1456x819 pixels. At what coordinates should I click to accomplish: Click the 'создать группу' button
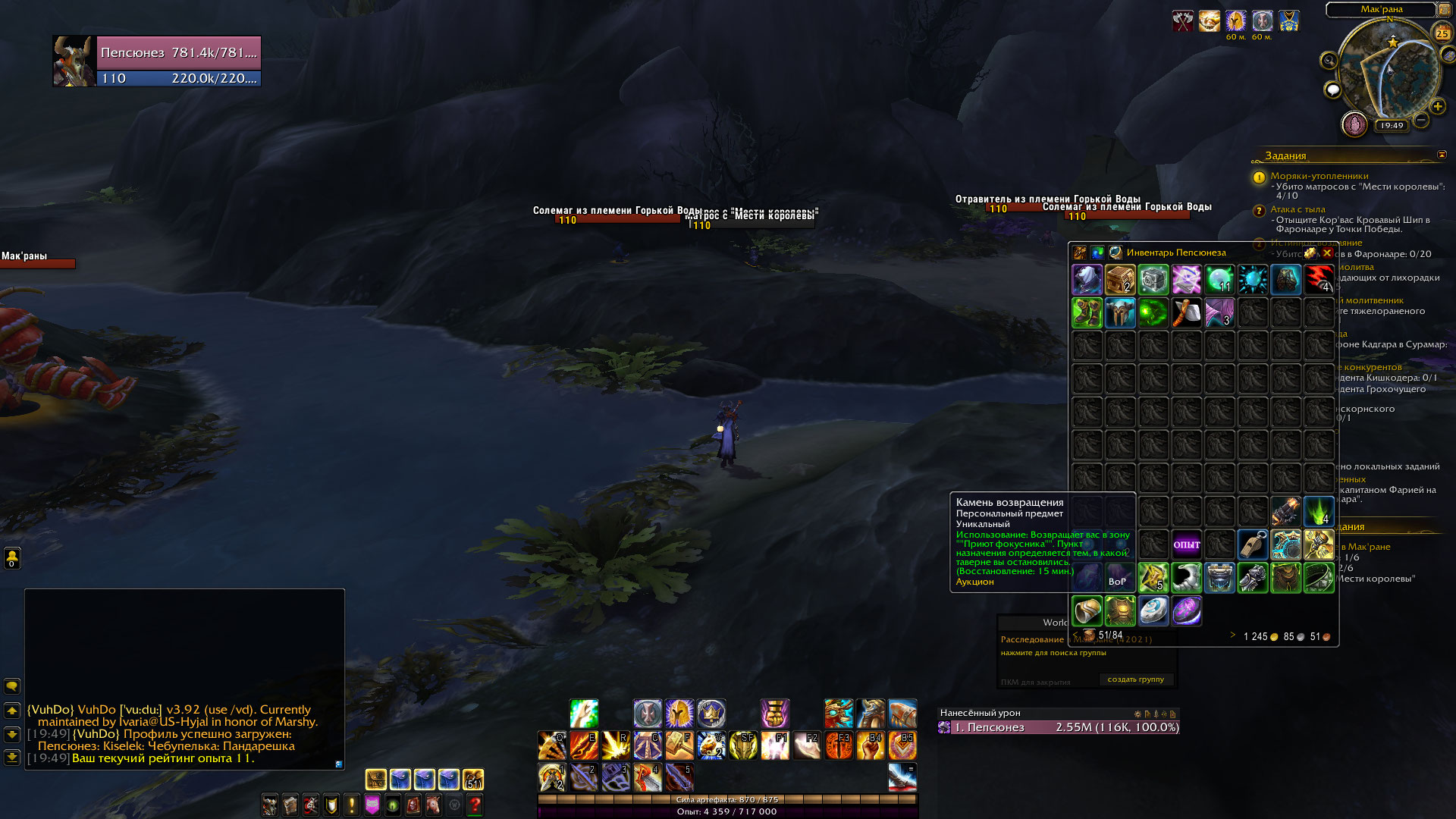coord(1135,679)
